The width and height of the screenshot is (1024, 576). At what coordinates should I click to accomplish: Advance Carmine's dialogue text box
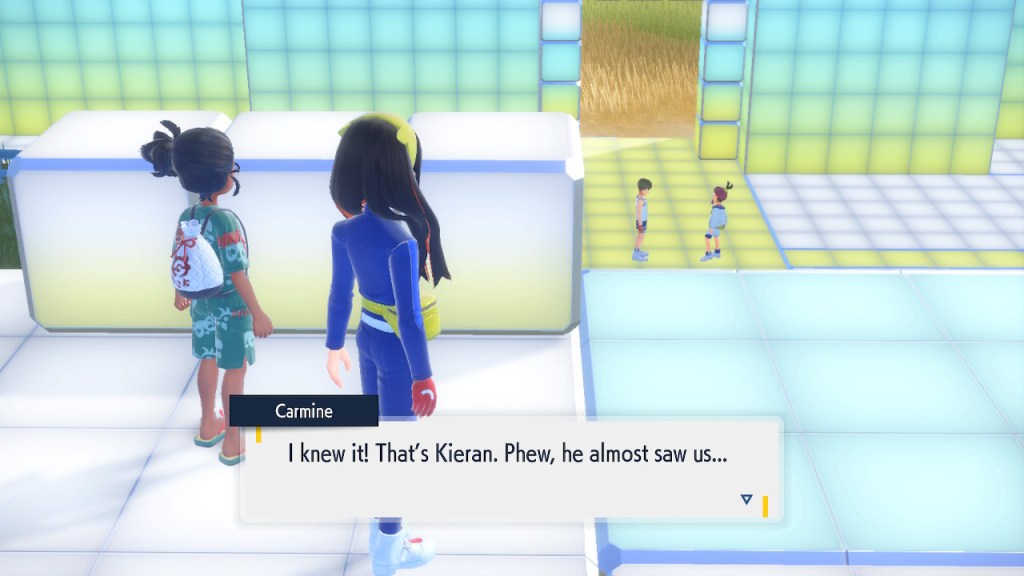[510, 468]
